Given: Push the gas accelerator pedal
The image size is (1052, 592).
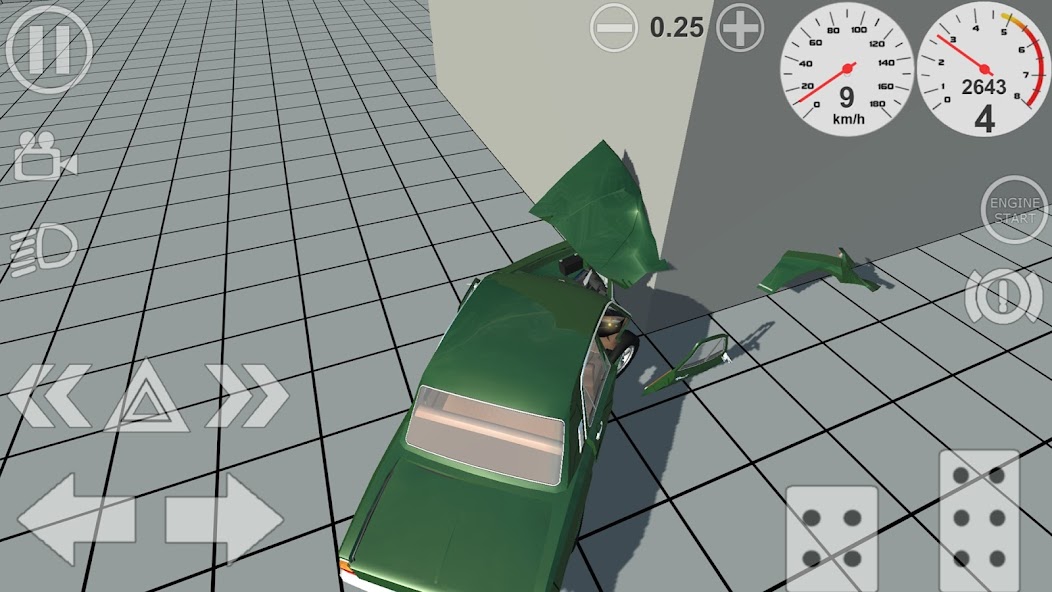Looking at the screenshot, I should [980, 521].
